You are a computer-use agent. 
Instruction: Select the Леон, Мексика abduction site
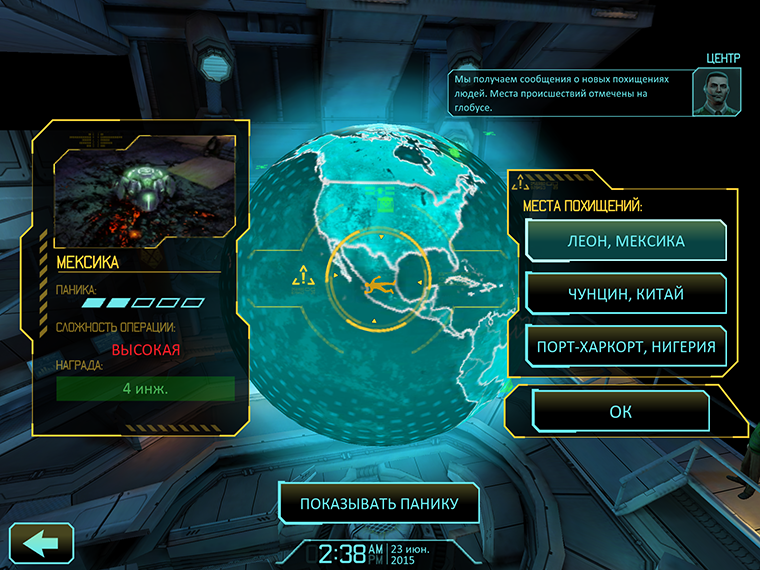click(x=626, y=241)
